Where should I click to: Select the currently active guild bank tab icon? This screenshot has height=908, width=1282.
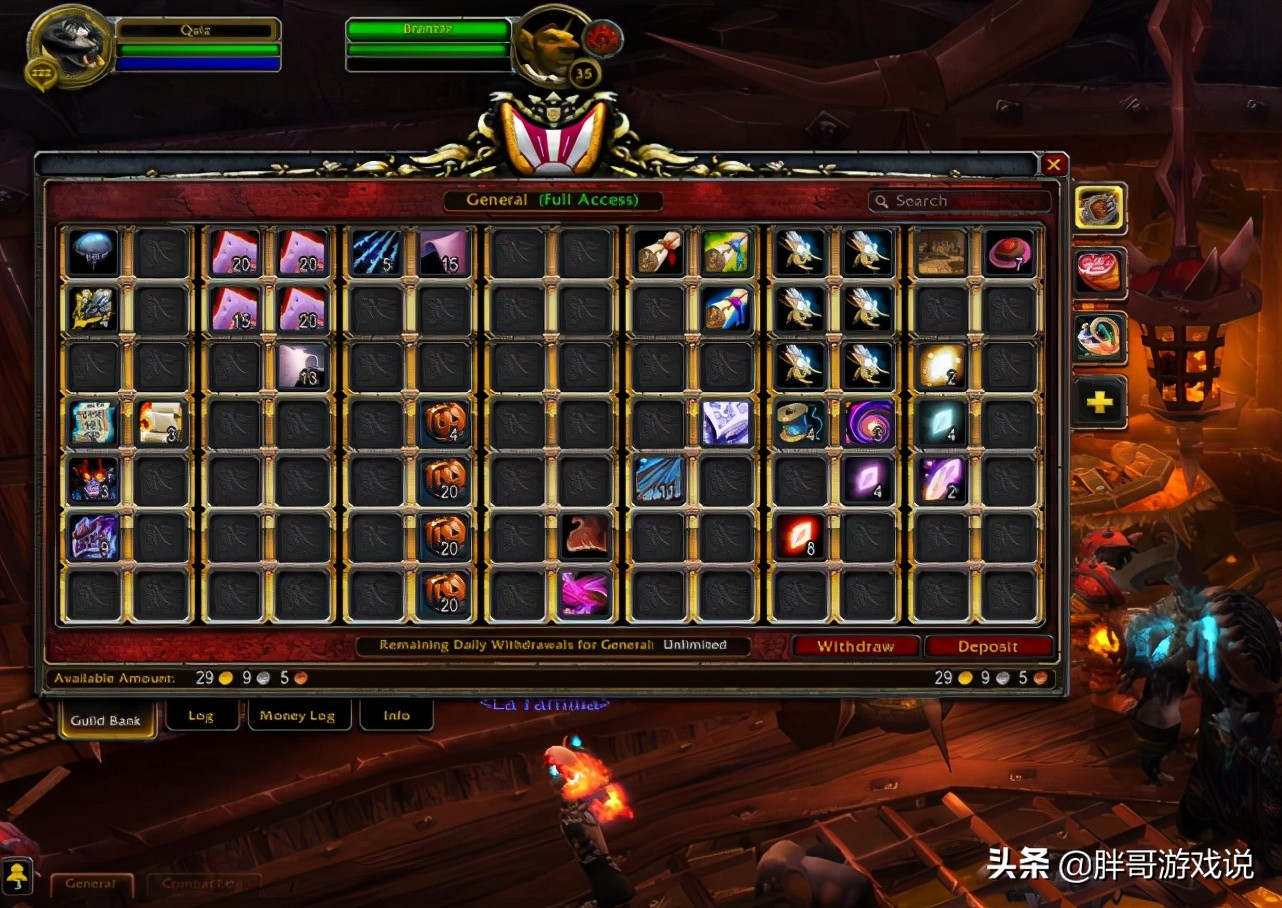point(1098,210)
